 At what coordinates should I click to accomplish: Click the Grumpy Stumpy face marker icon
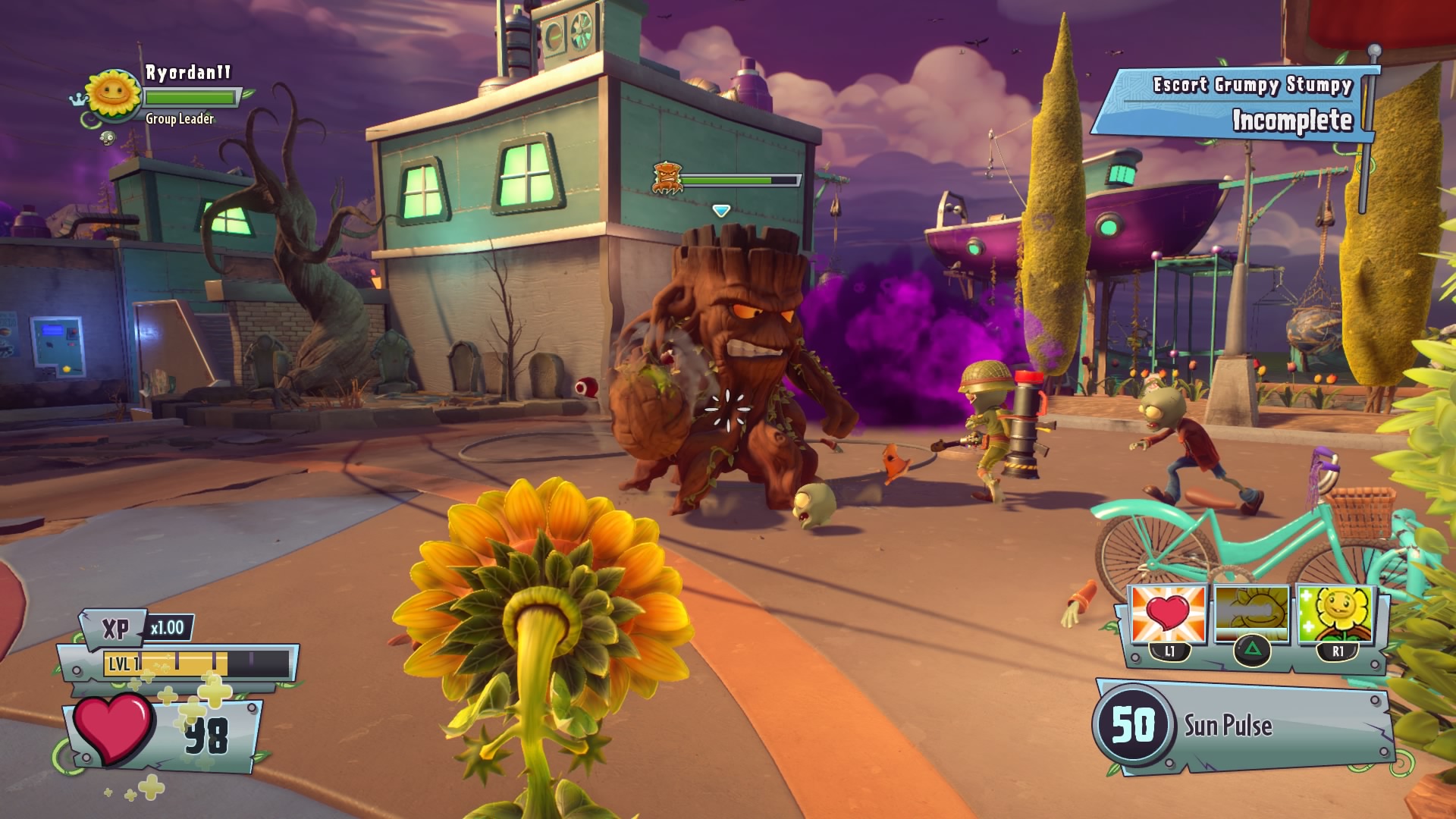point(667,178)
